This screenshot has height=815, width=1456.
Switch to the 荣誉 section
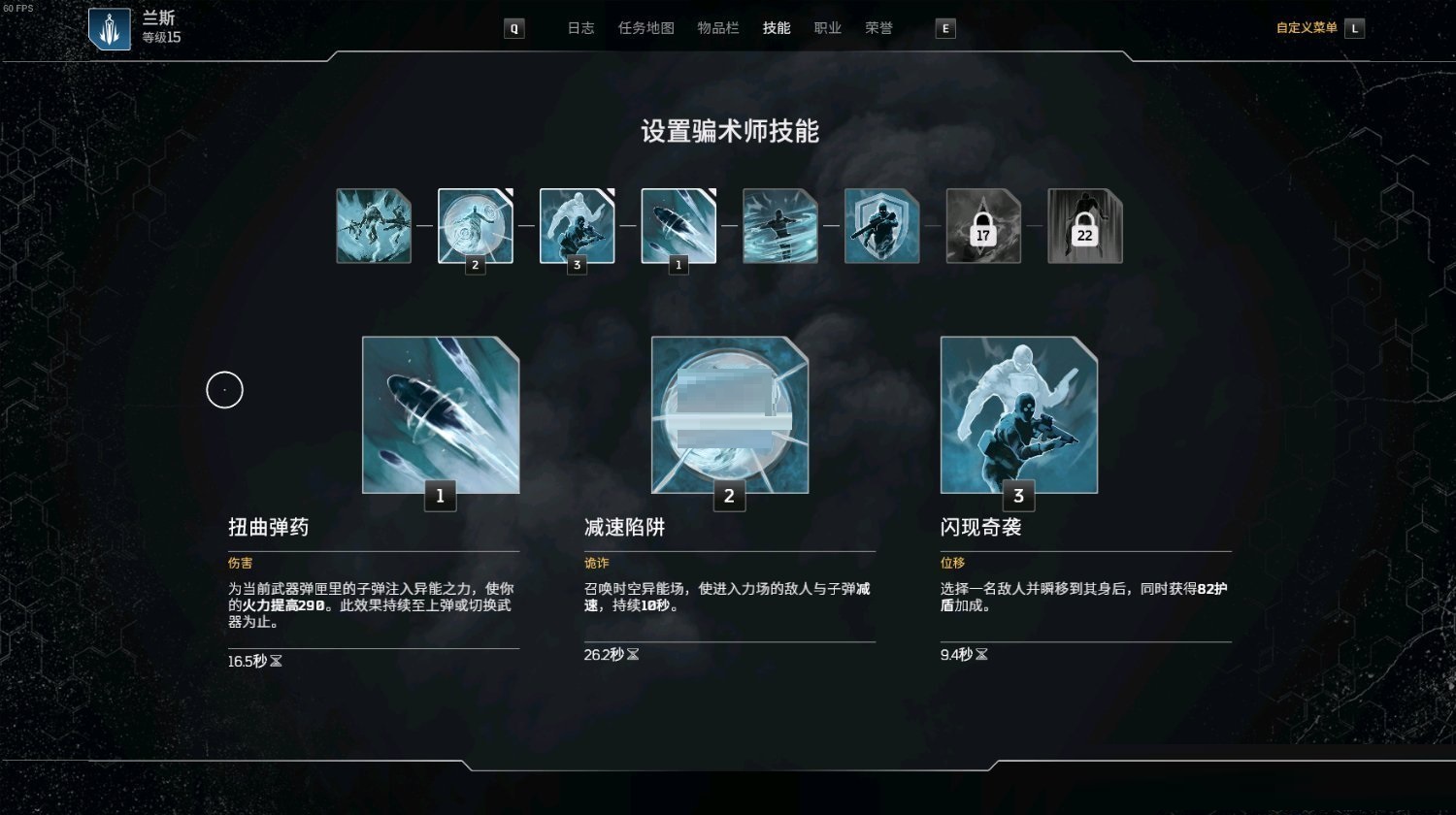[x=879, y=28]
